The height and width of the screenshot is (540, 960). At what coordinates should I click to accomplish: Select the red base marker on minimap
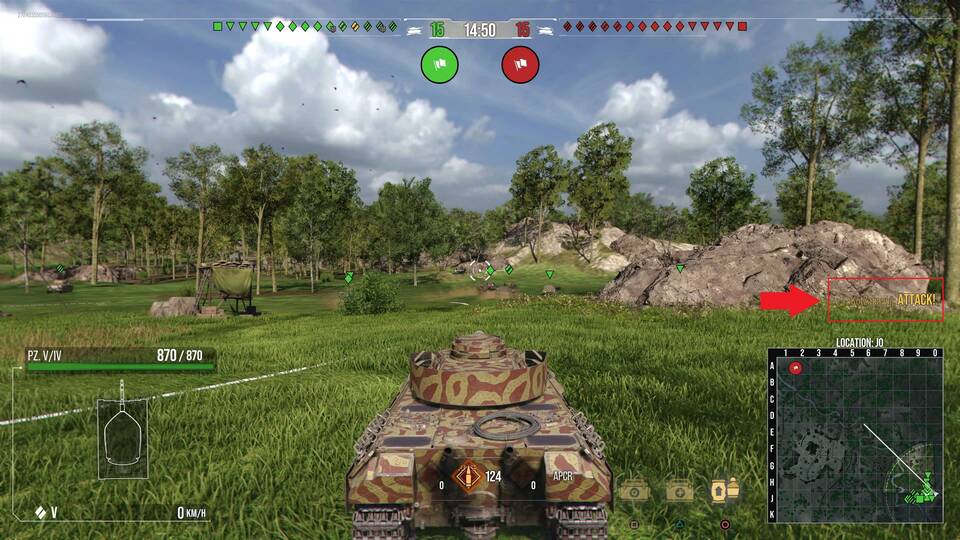coord(796,368)
